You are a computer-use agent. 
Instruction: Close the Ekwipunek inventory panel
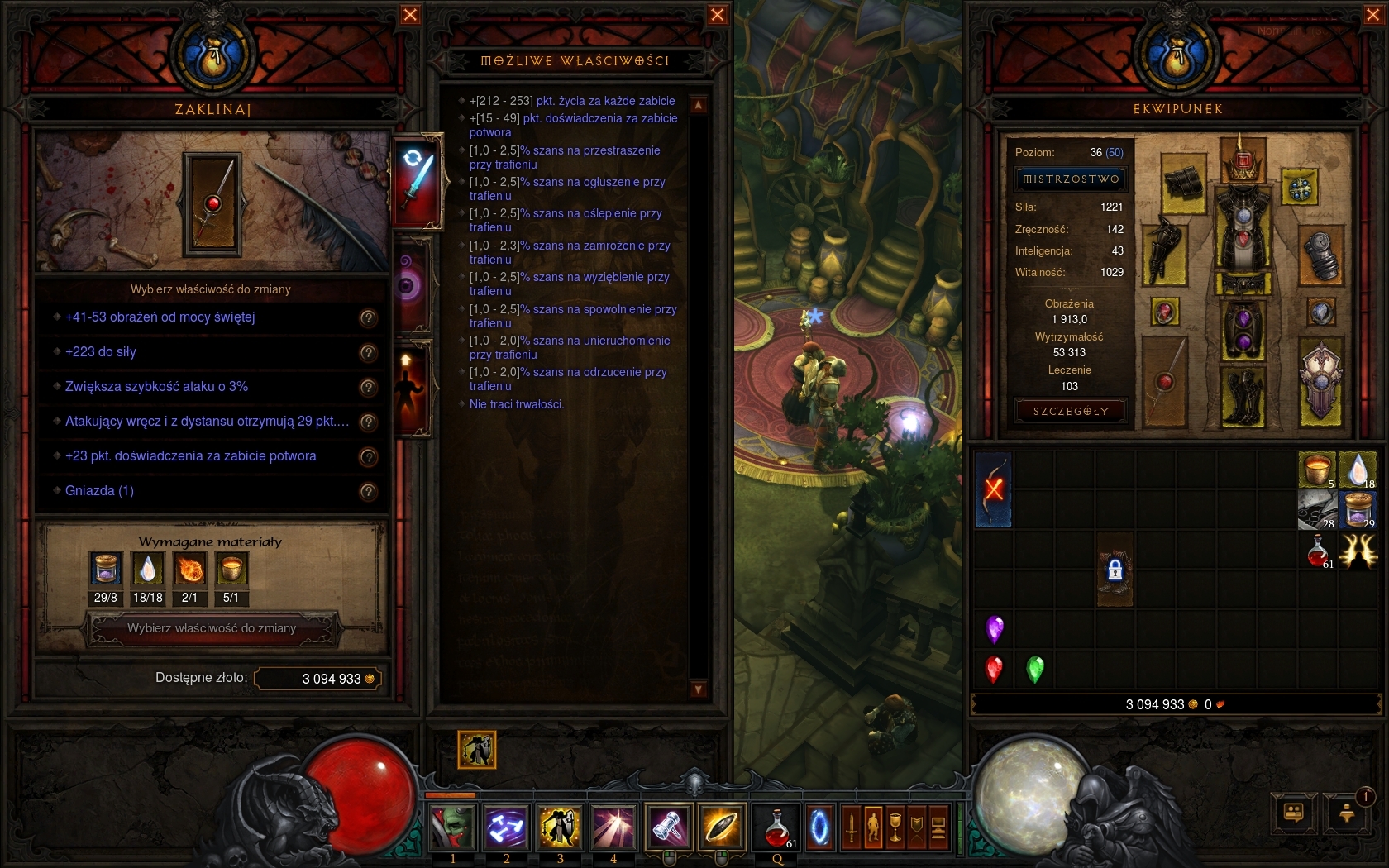[1373, 15]
